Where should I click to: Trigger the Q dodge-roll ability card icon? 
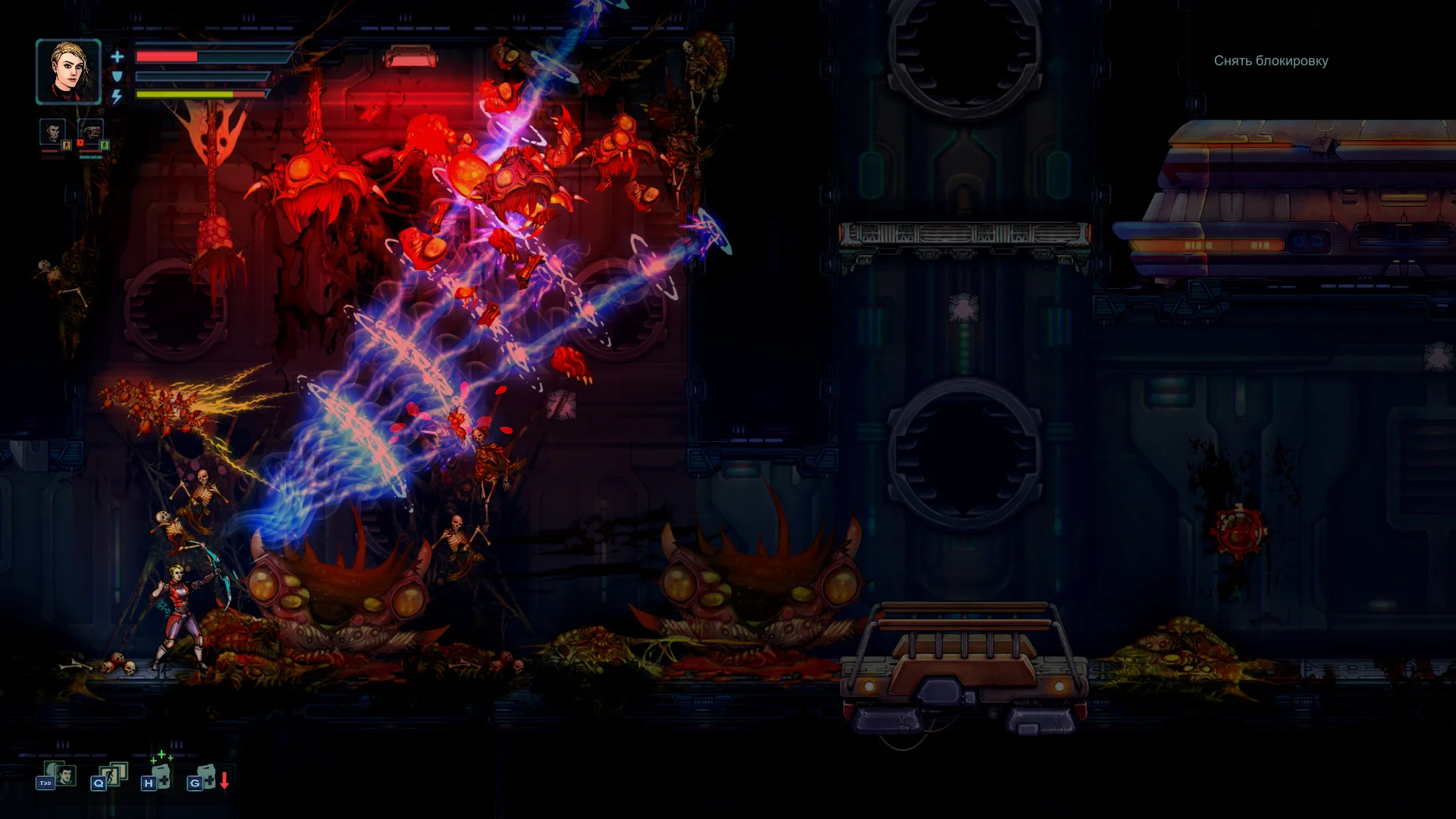(x=111, y=774)
